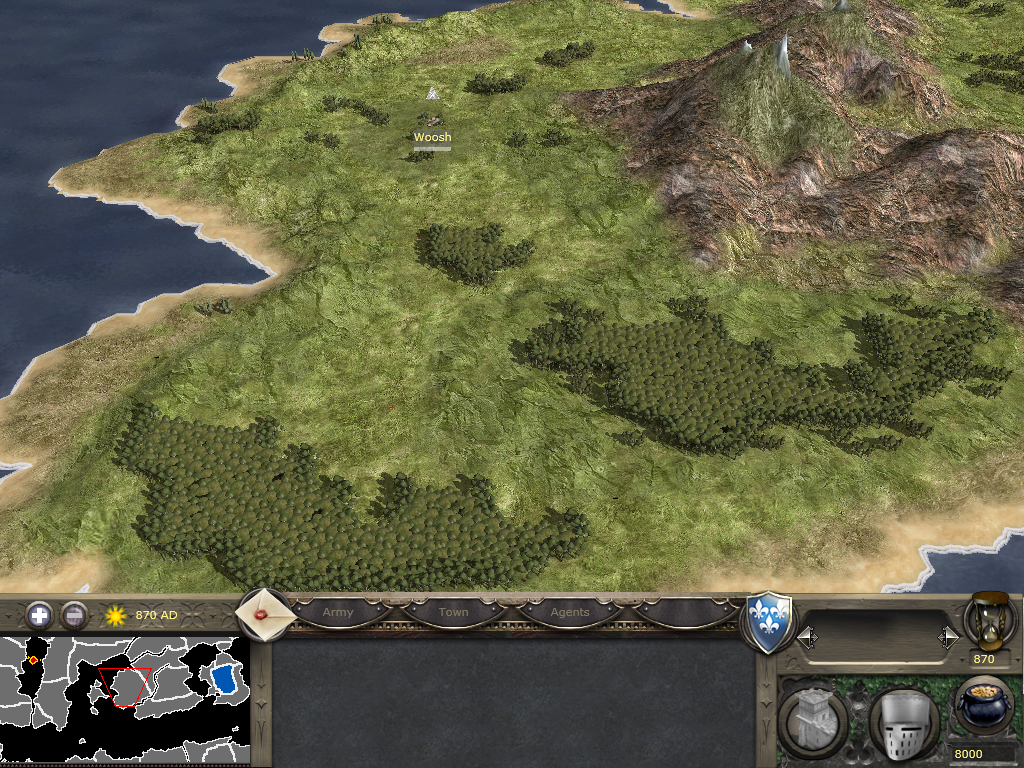Screen dimensions: 1024x768
Task: Switch to the Town tab
Action: [x=453, y=612]
